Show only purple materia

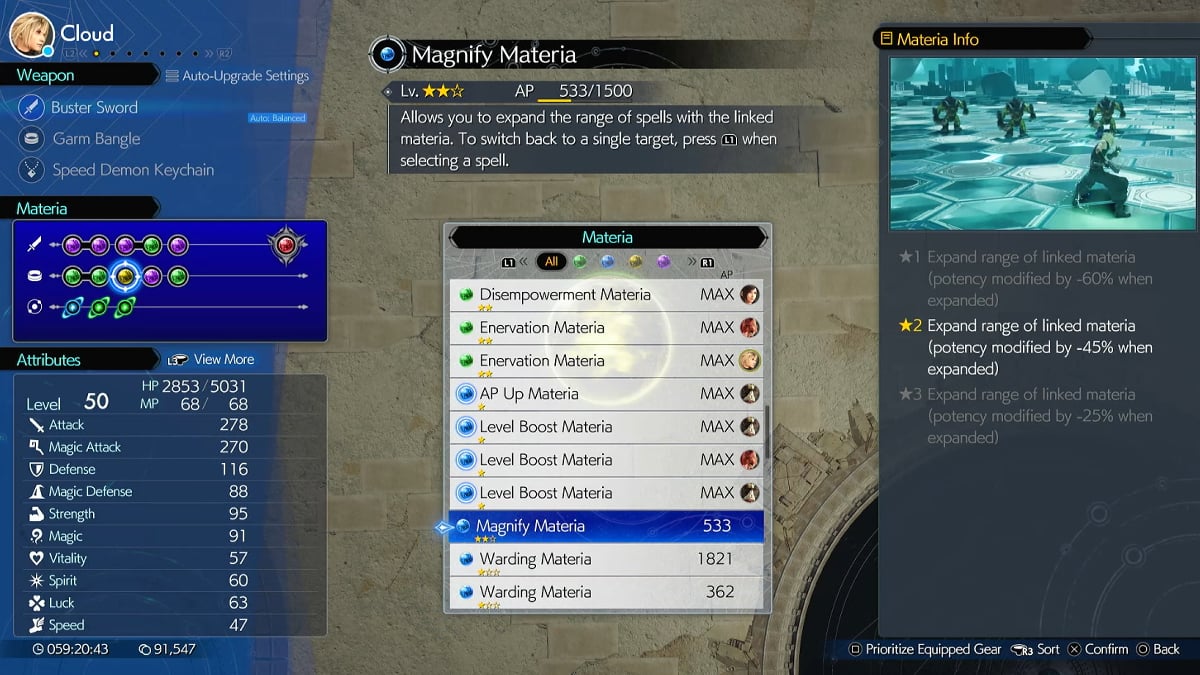point(663,262)
